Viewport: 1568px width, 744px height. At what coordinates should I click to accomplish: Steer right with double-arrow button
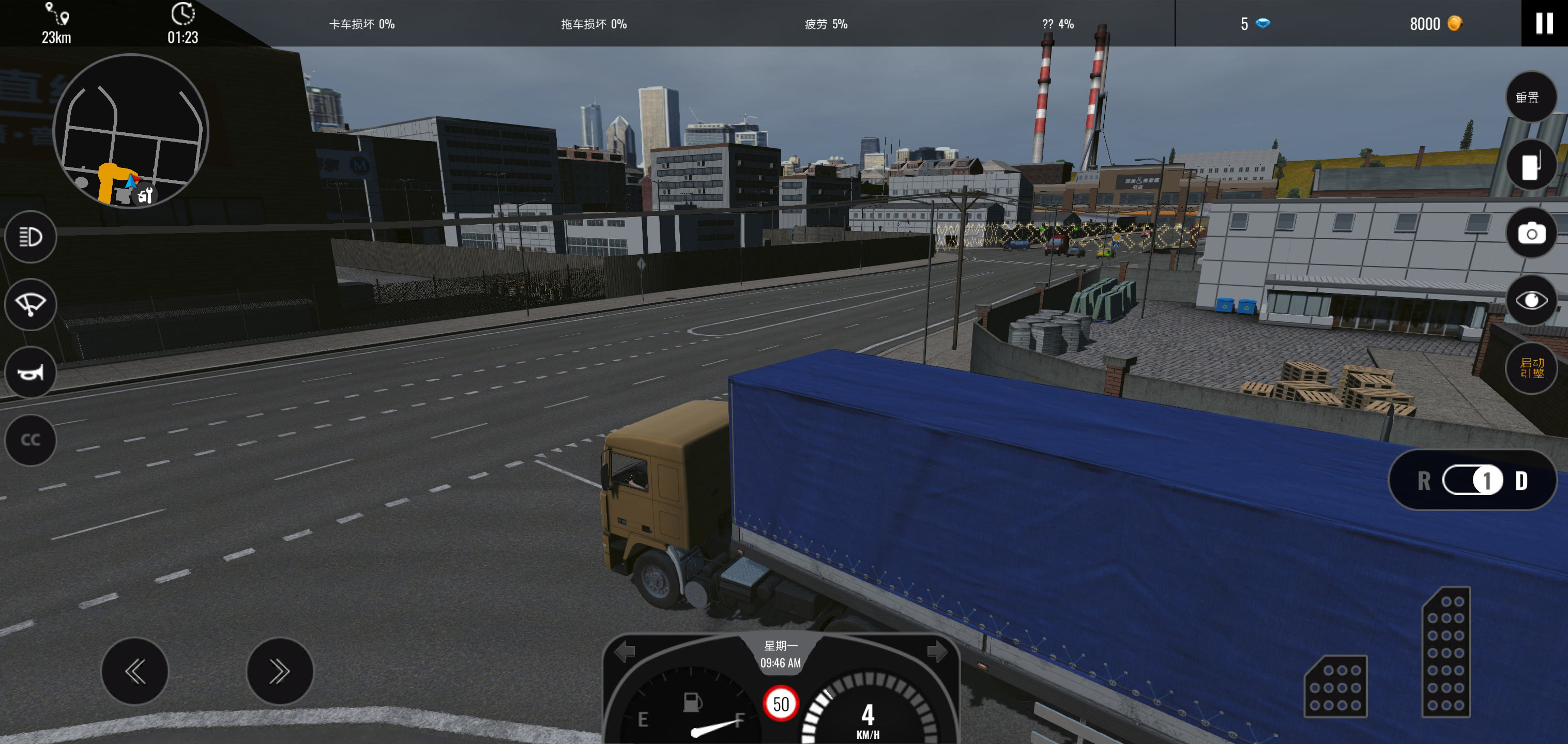(x=279, y=671)
